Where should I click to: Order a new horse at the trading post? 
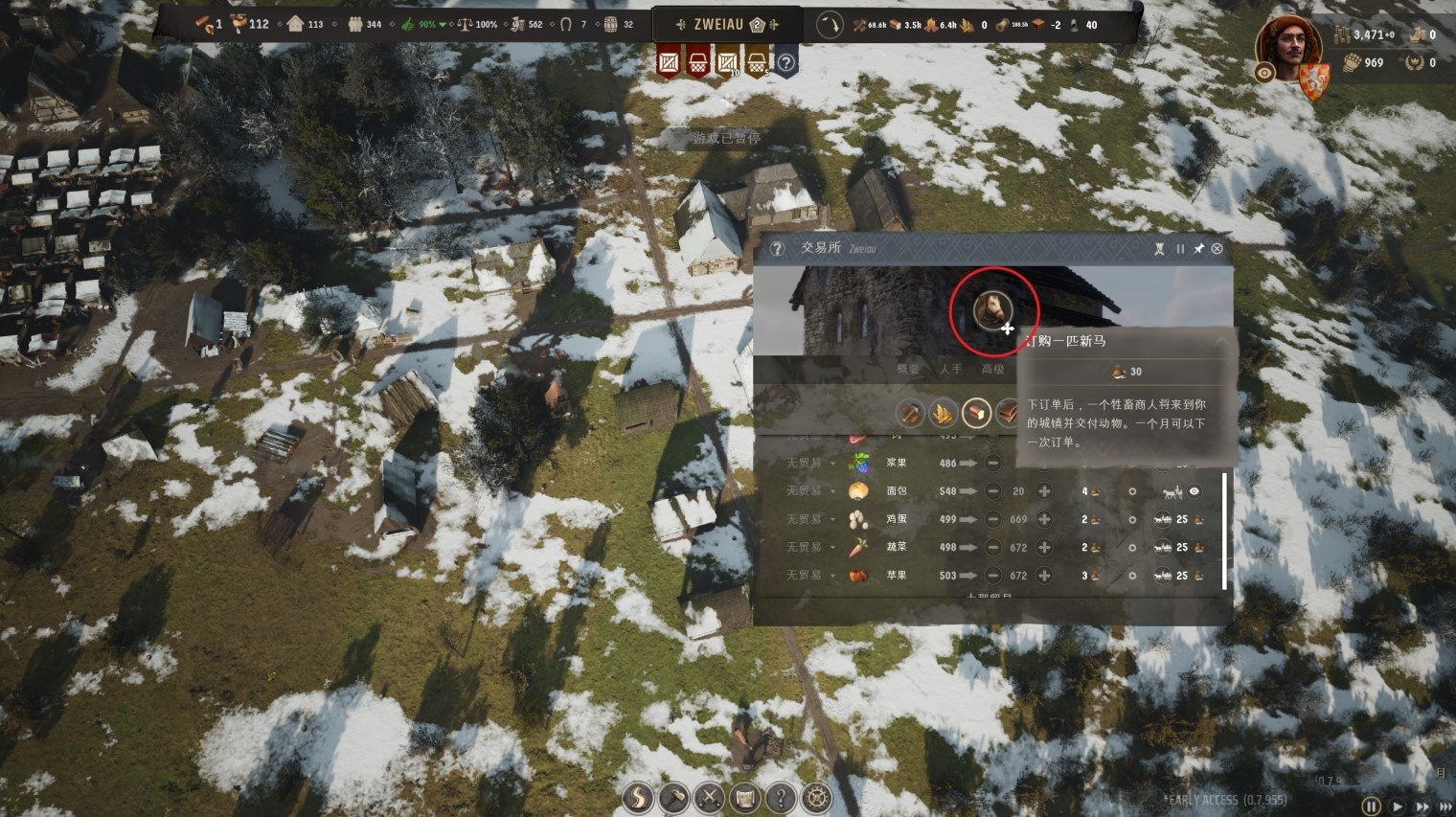[x=993, y=310]
